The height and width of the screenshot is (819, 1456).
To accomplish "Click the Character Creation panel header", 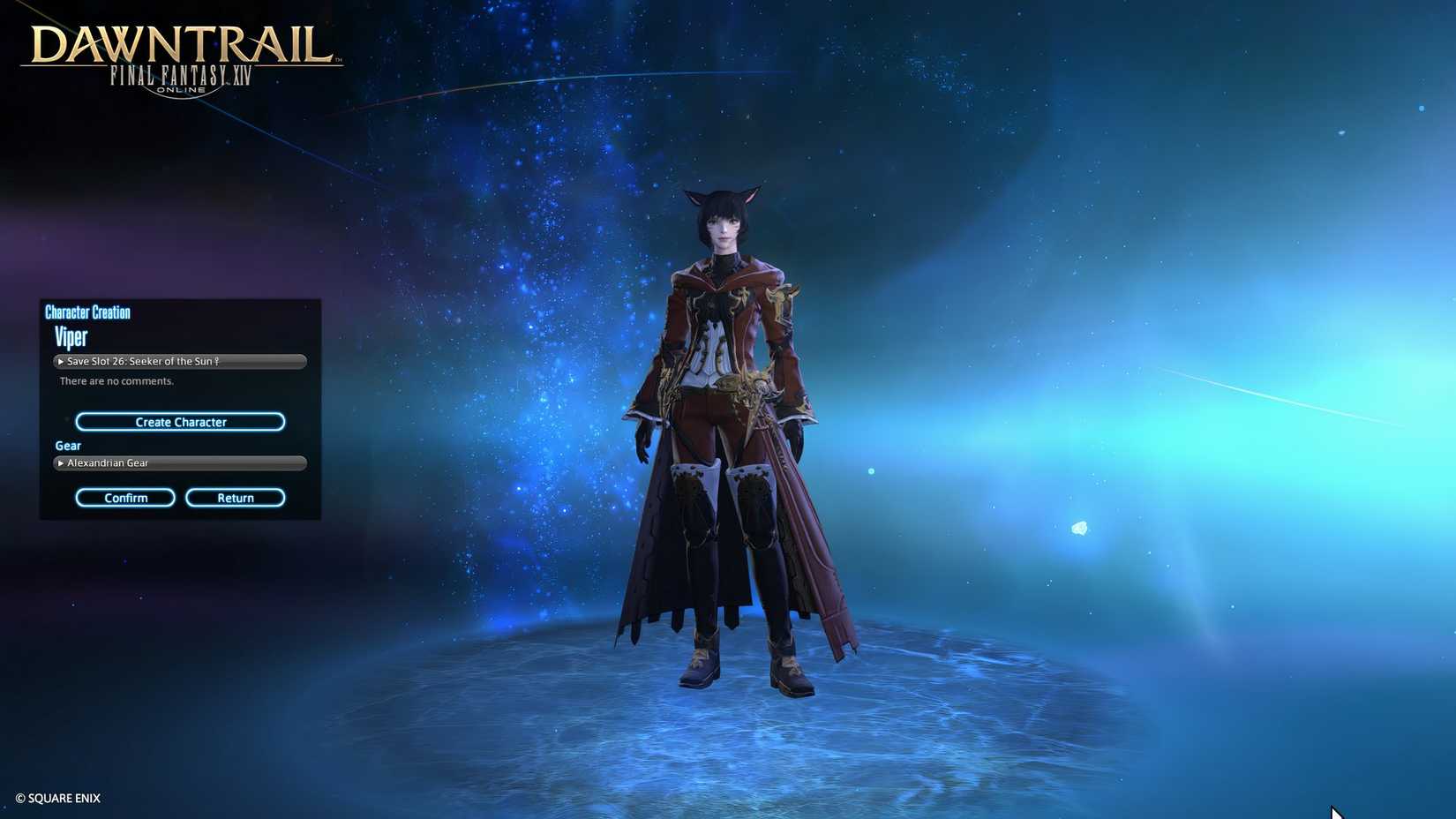I will 87,312.
